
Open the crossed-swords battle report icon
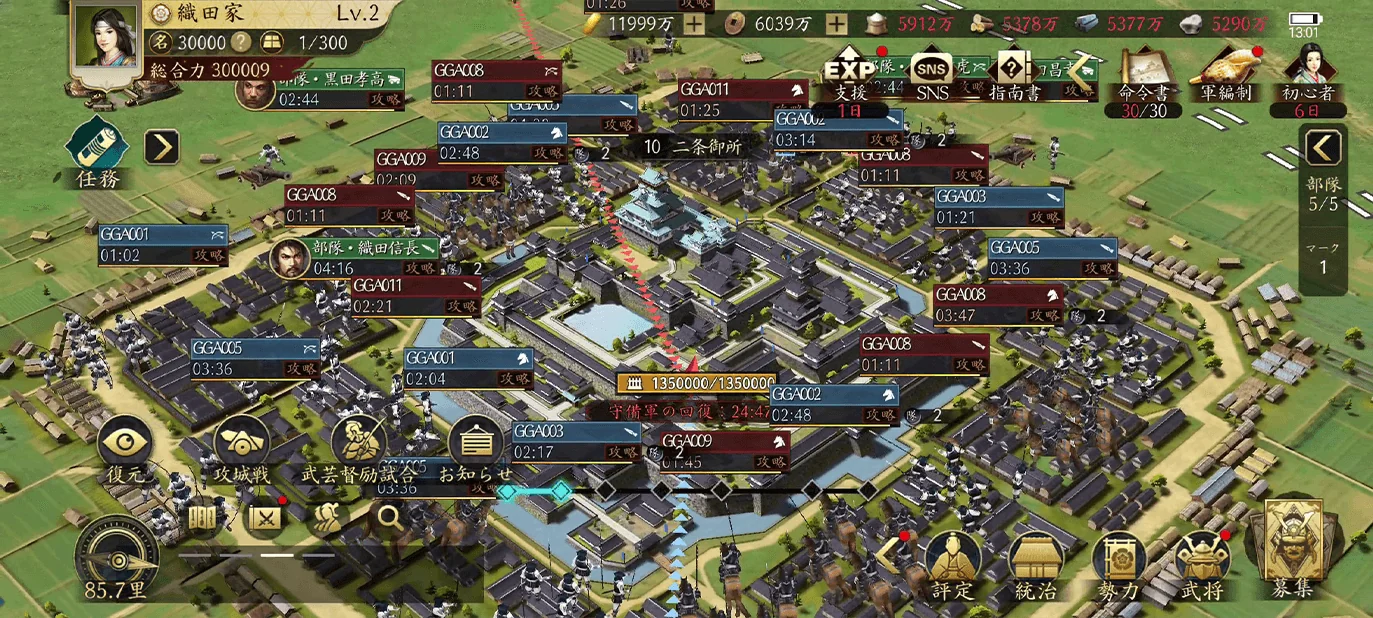[x=263, y=517]
